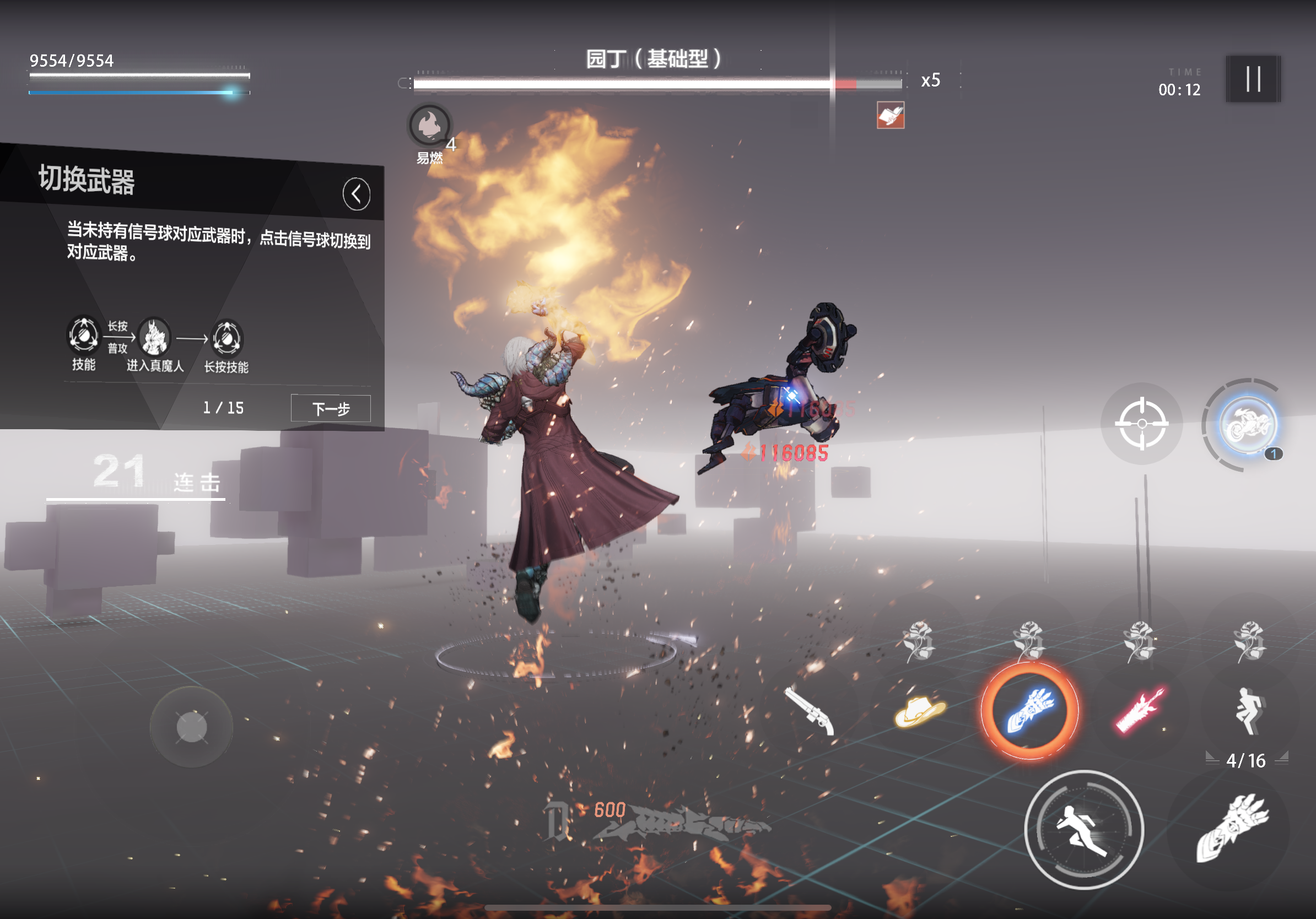
Task: Activate the motorcycle ultimate skill
Action: pos(1247,425)
